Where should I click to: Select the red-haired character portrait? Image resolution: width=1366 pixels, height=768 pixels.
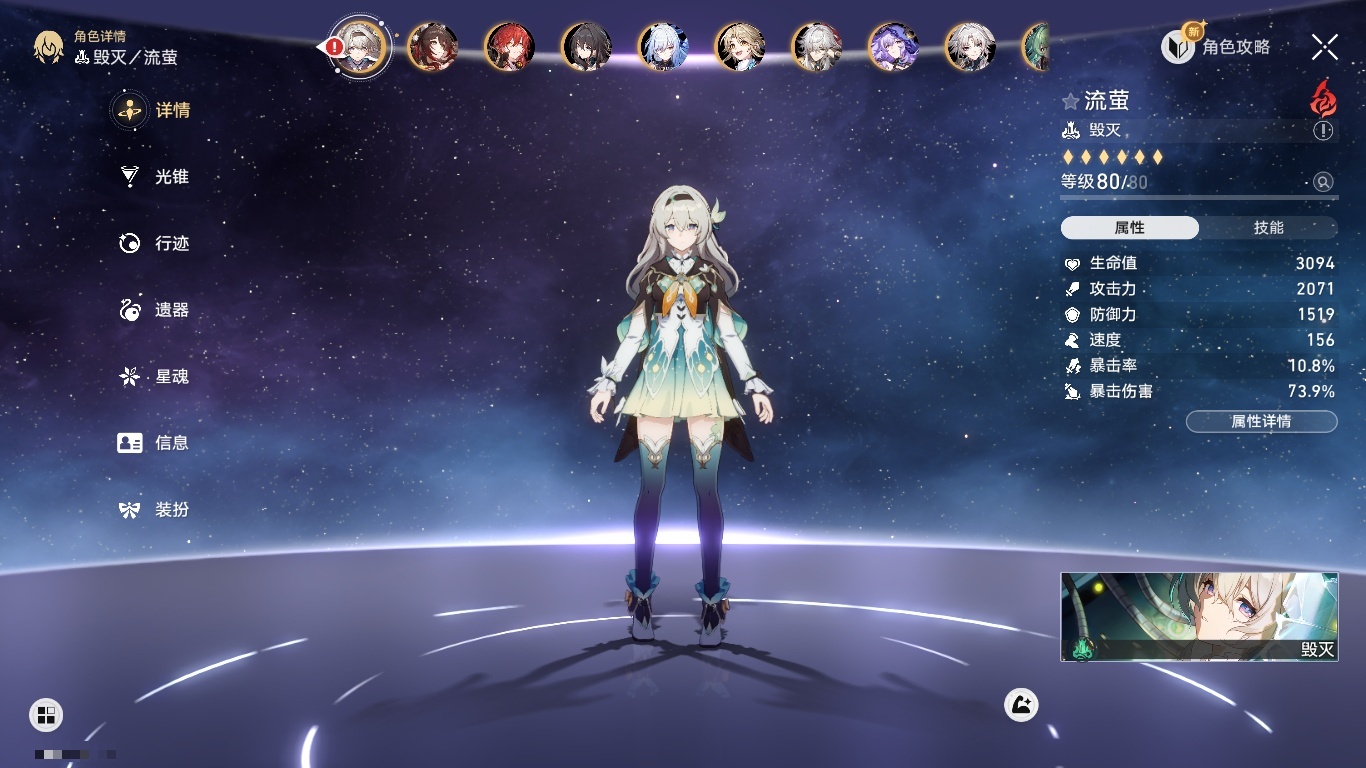(x=510, y=46)
